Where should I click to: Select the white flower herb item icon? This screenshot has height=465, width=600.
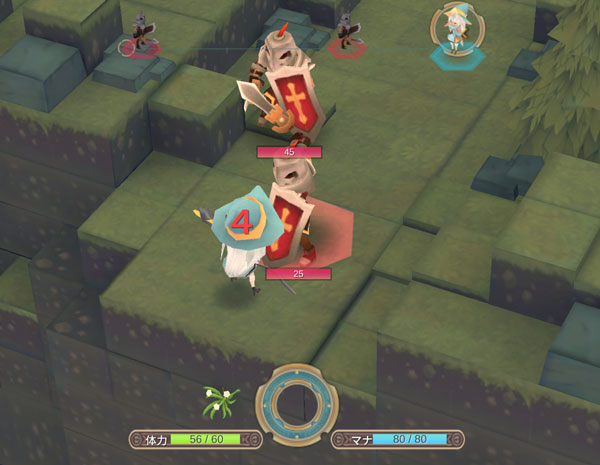pos(220,401)
